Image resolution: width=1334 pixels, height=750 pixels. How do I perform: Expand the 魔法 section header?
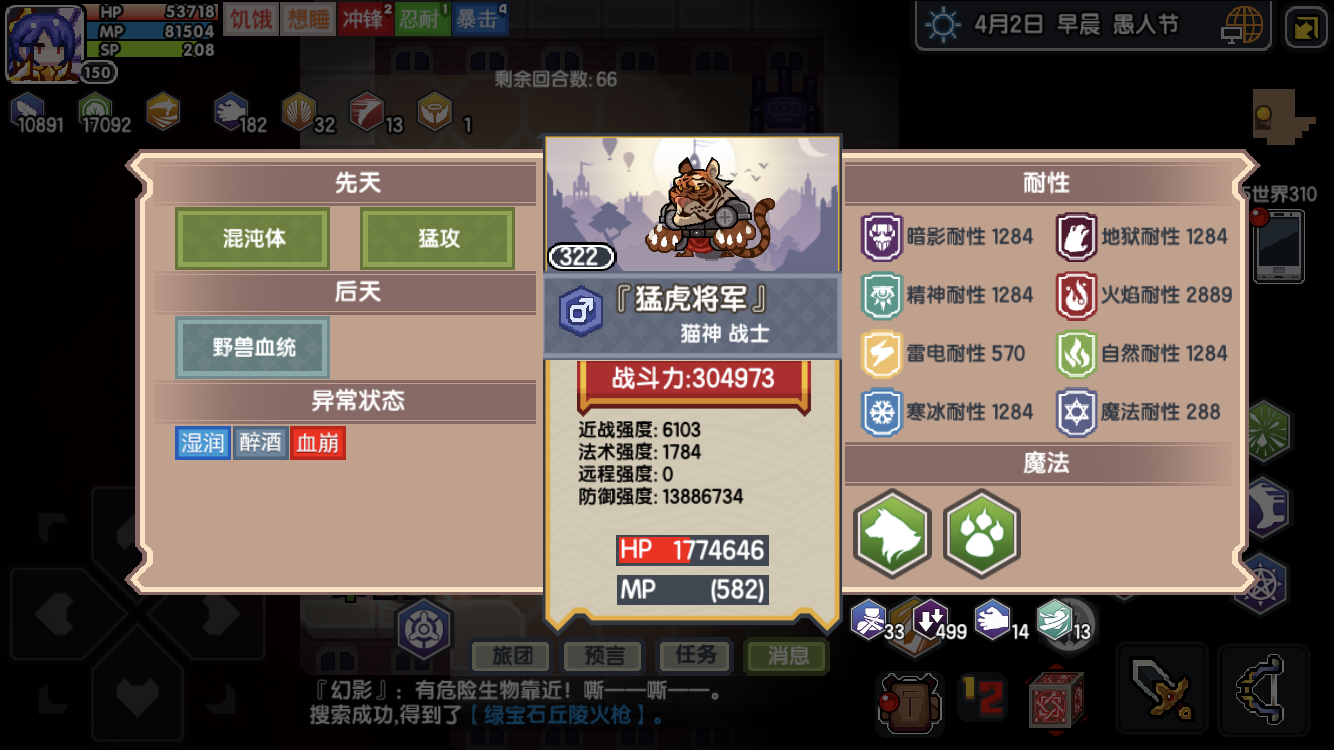click(1045, 464)
